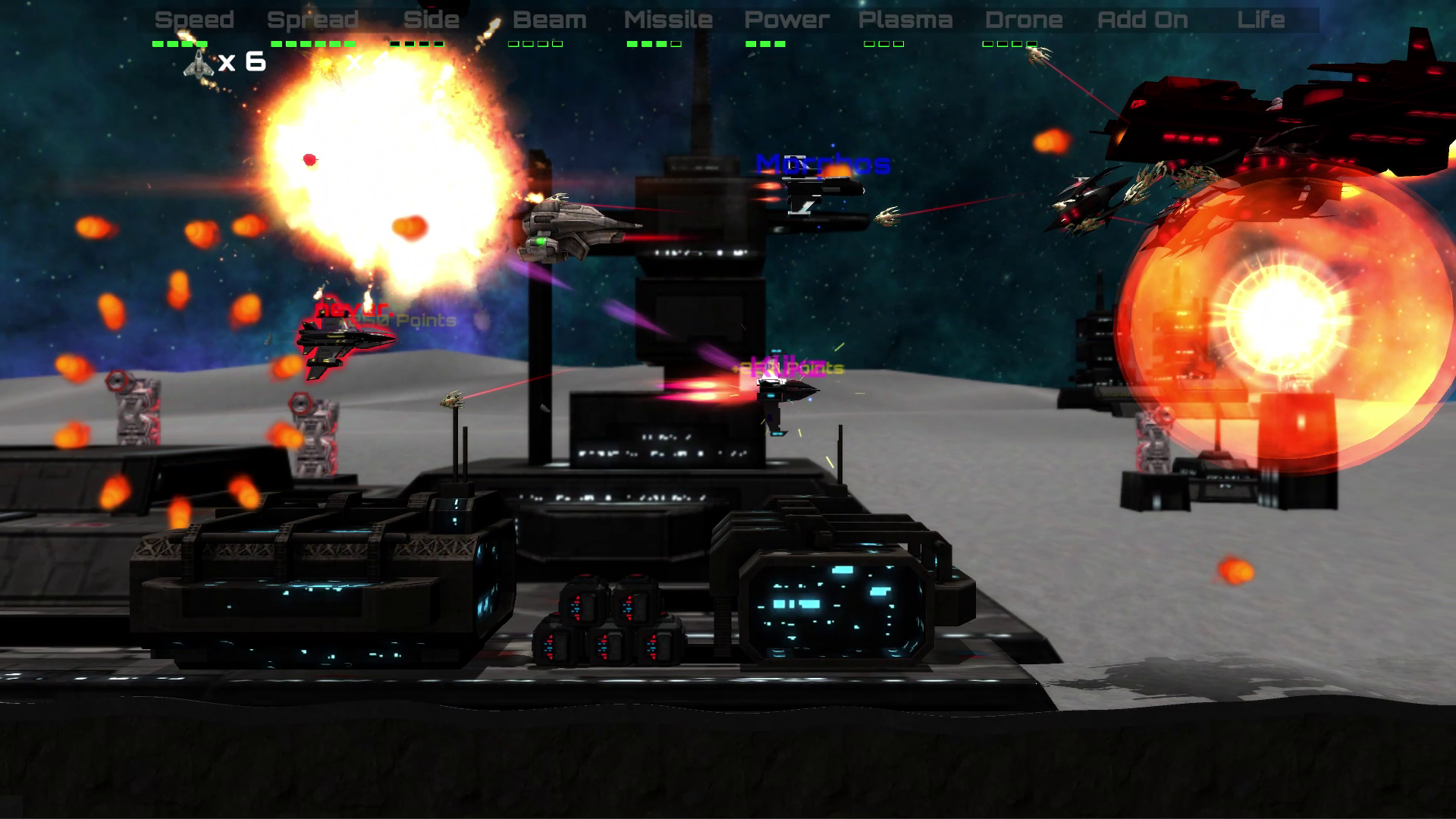Image resolution: width=1456 pixels, height=819 pixels.
Task: Toggle the first green Speed charge segment
Action: point(158,44)
